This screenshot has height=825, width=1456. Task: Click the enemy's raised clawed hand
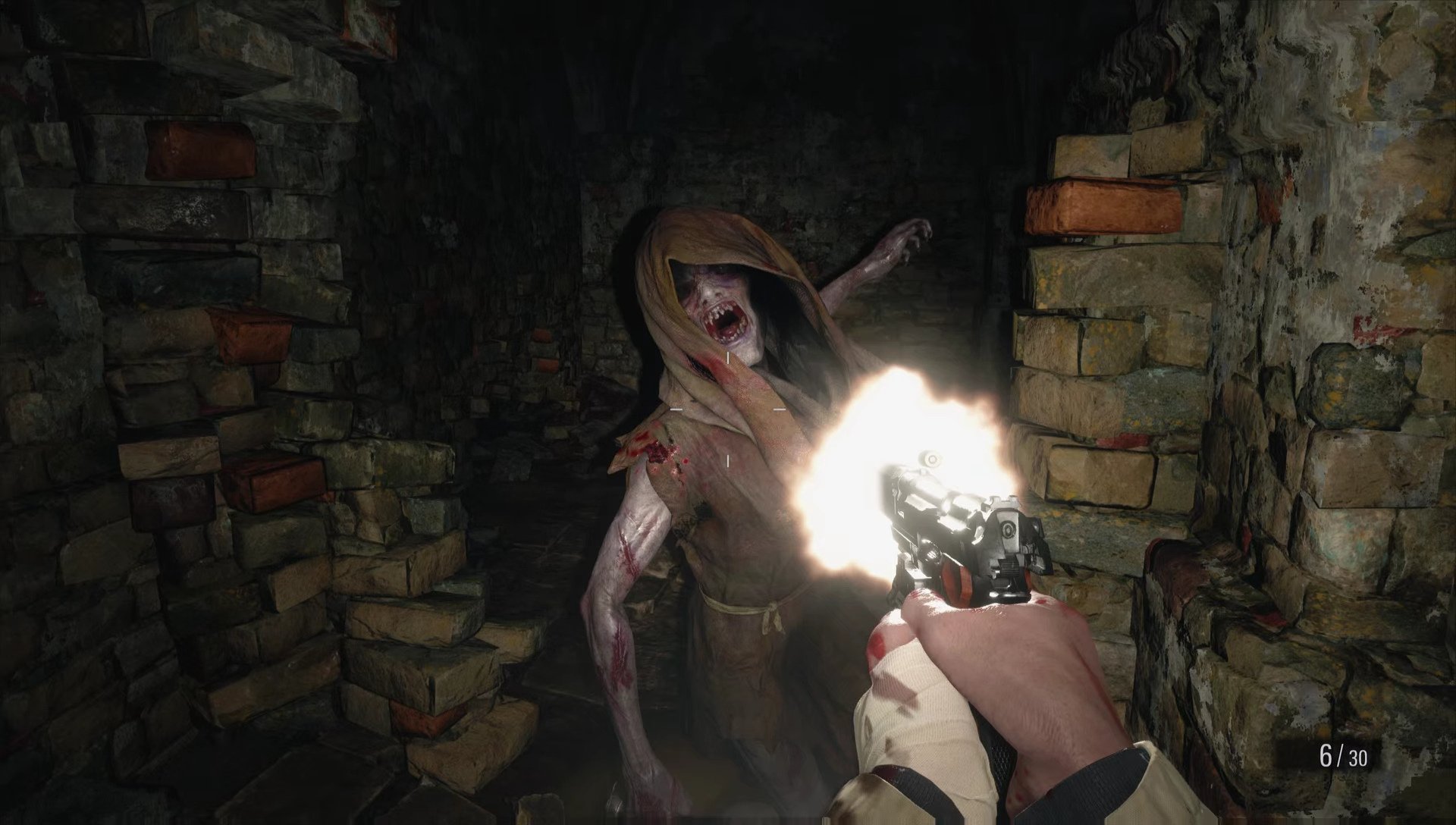tap(910, 235)
